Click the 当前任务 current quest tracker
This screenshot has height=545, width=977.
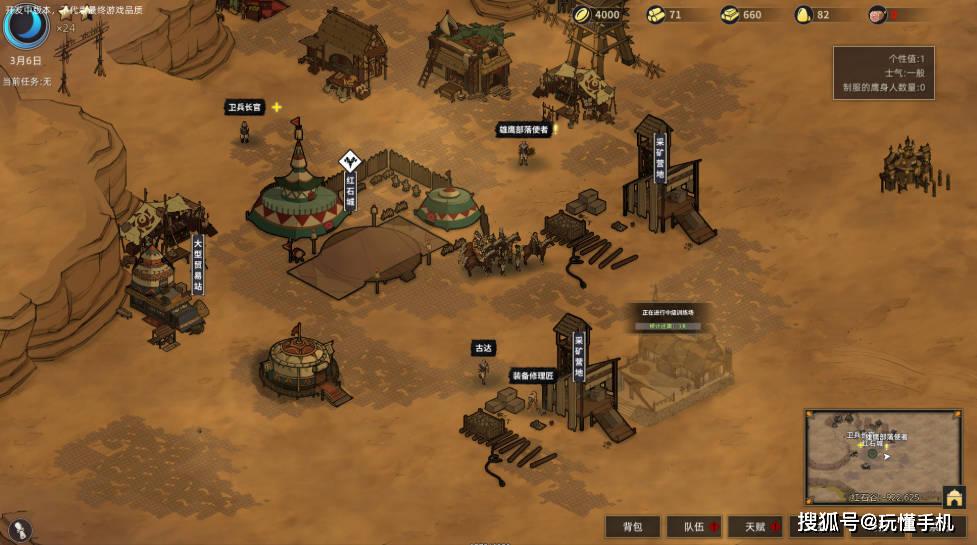tap(26, 81)
